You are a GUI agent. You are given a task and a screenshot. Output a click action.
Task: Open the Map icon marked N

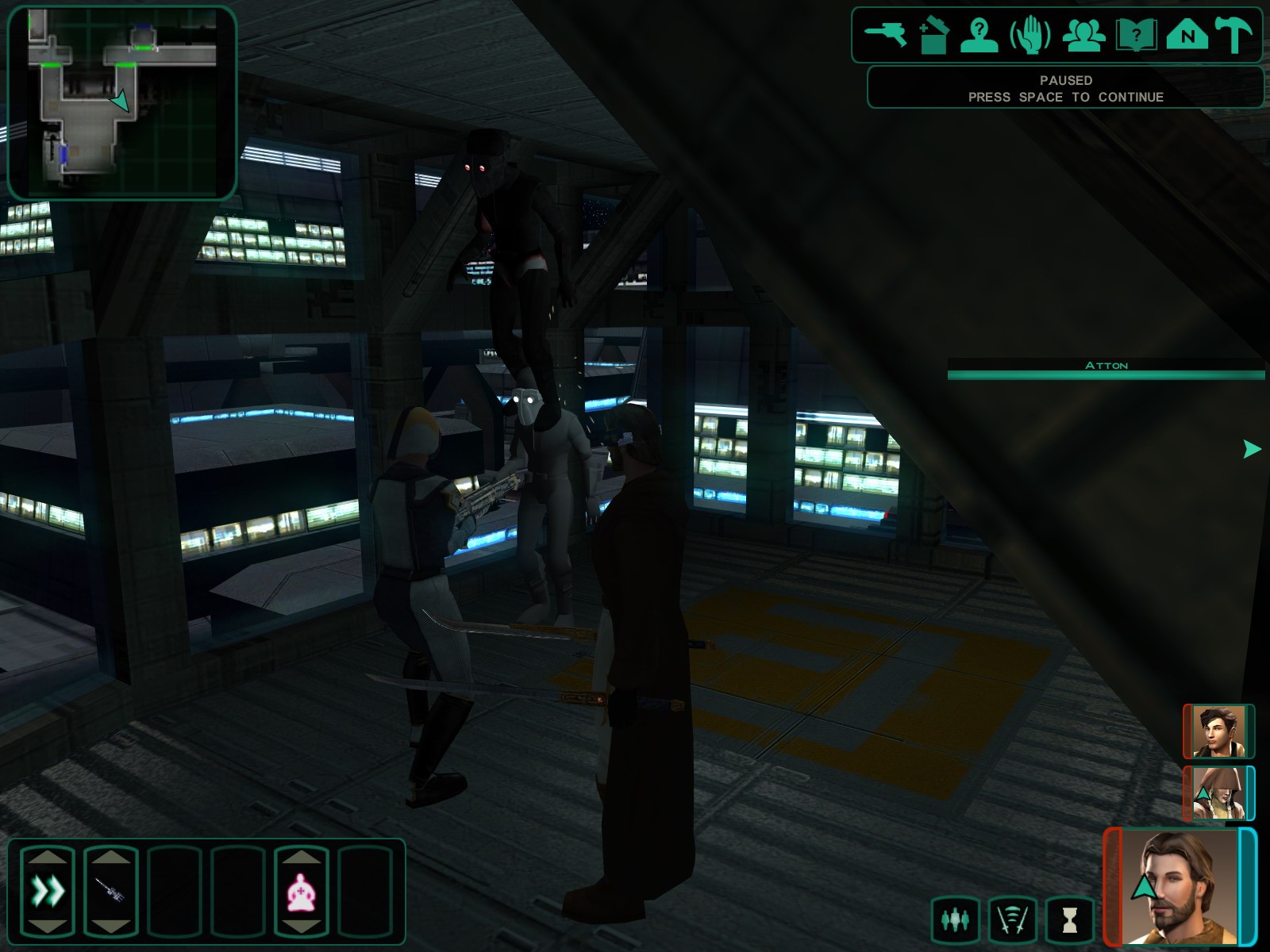tap(1187, 36)
